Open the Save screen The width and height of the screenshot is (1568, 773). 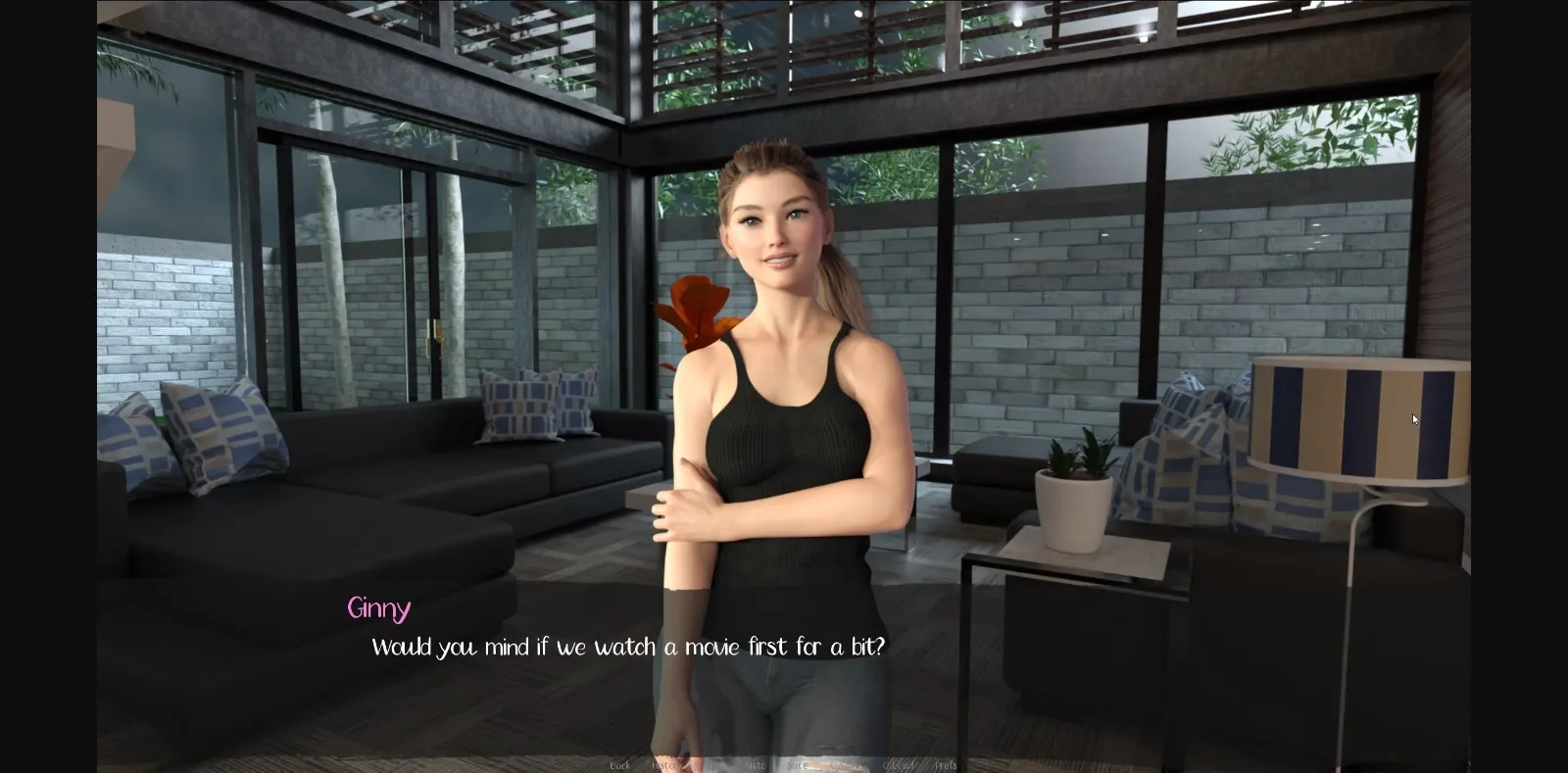click(797, 765)
